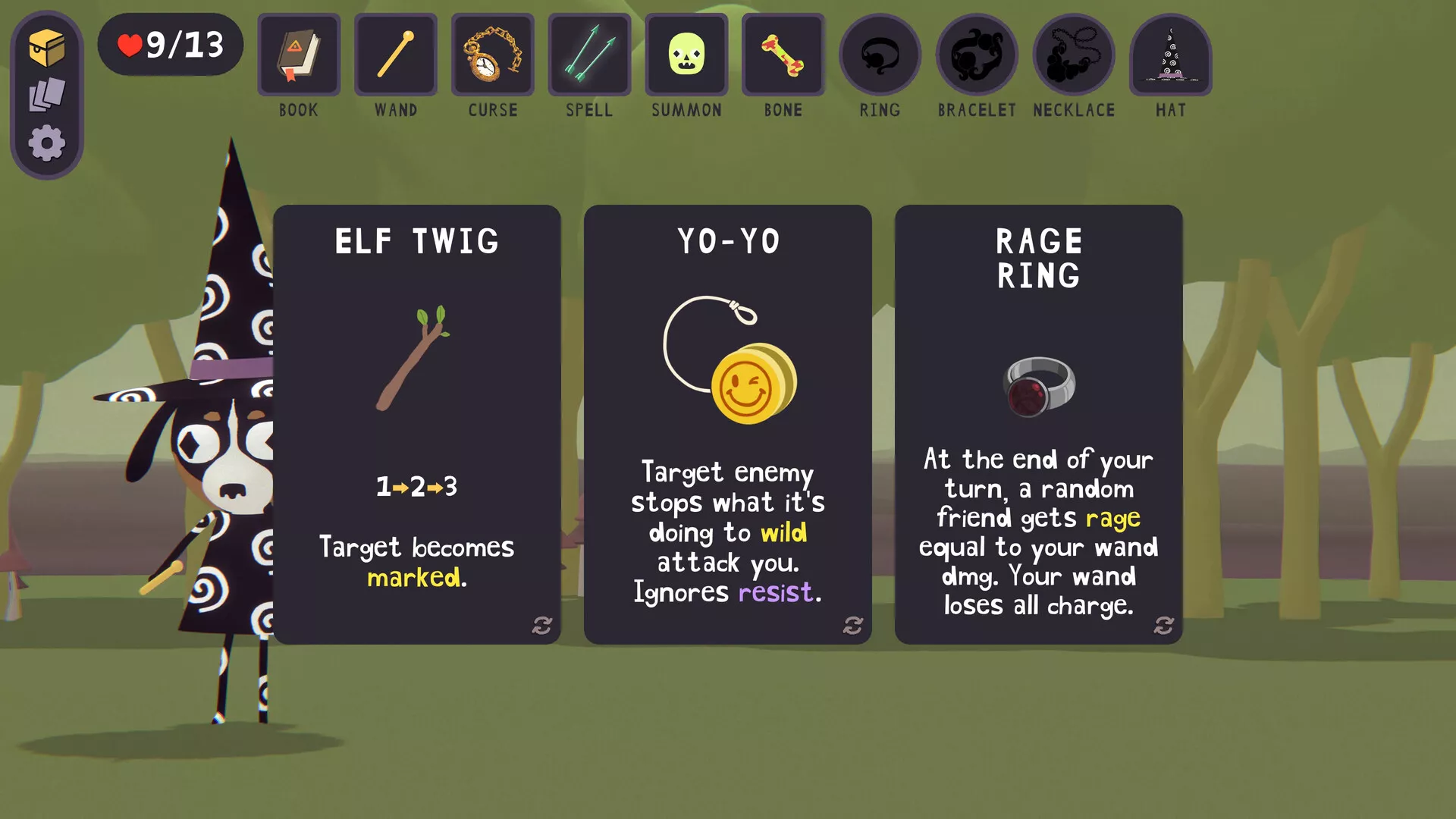Screen dimensions: 1456x819
Task: Choose the Elf Twig card
Action: click(x=416, y=423)
